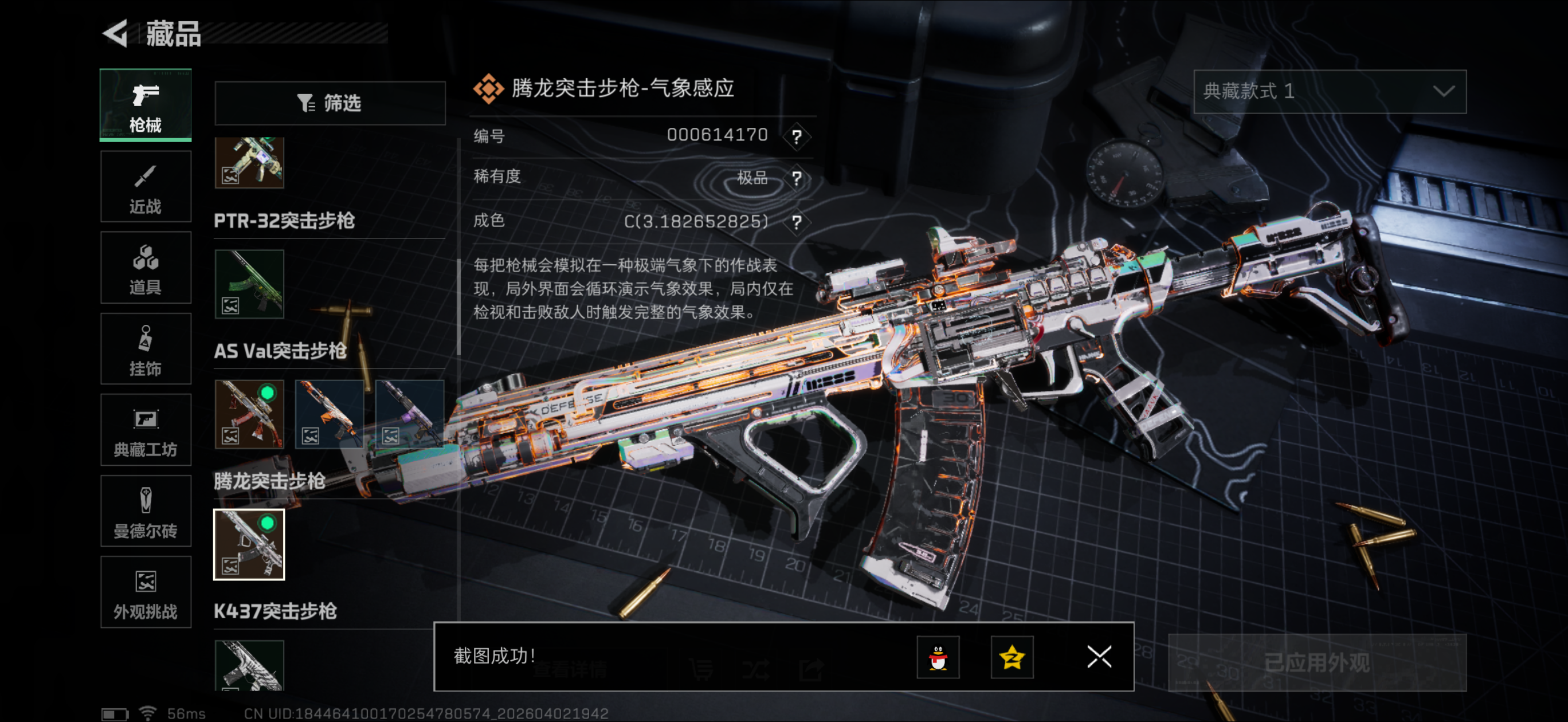1568x722 pixels.
Task: Close the 截图成功 screenshot notification
Action: click(x=1099, y=657)
